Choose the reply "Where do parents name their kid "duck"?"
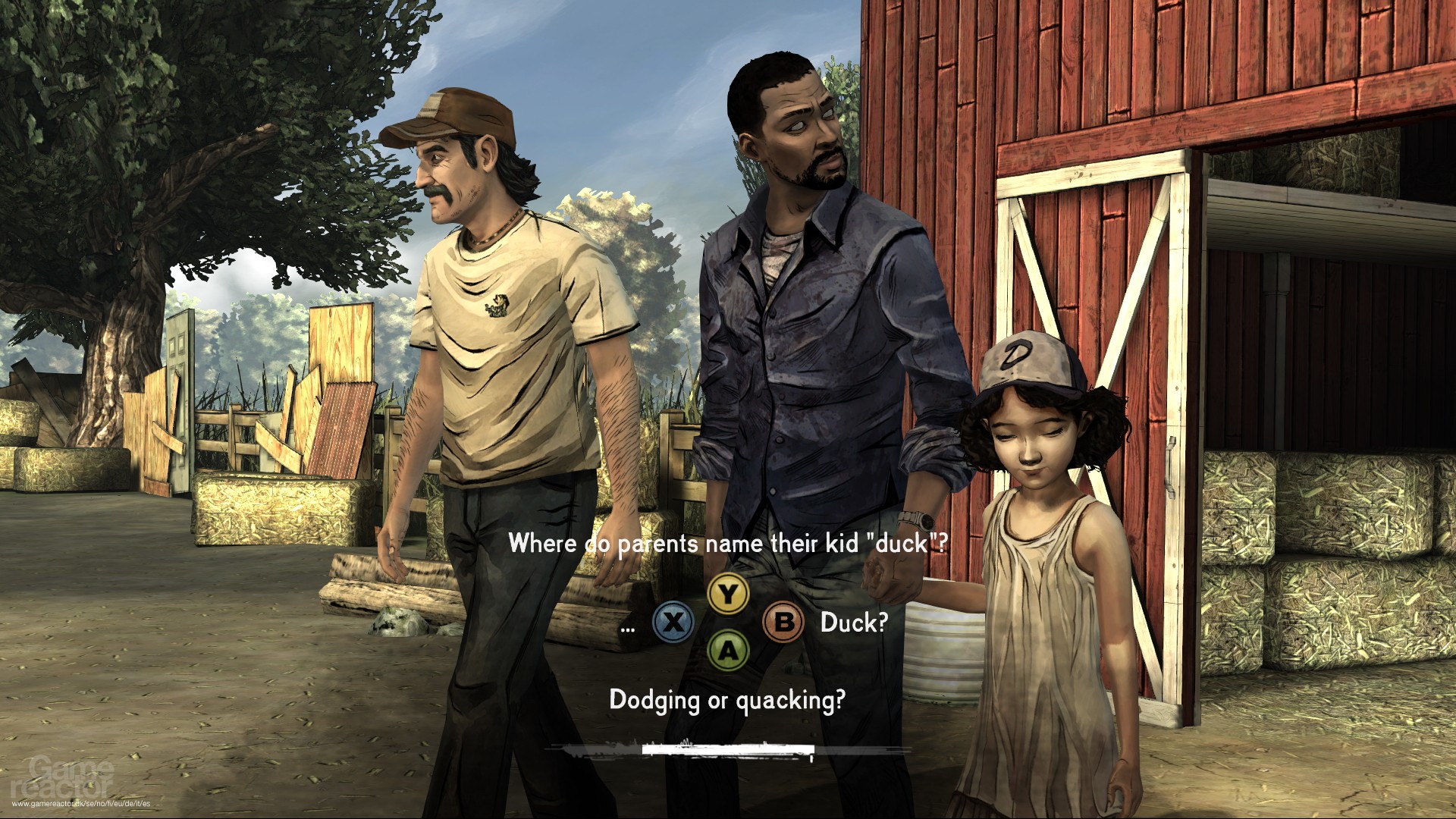 [727, 544]
